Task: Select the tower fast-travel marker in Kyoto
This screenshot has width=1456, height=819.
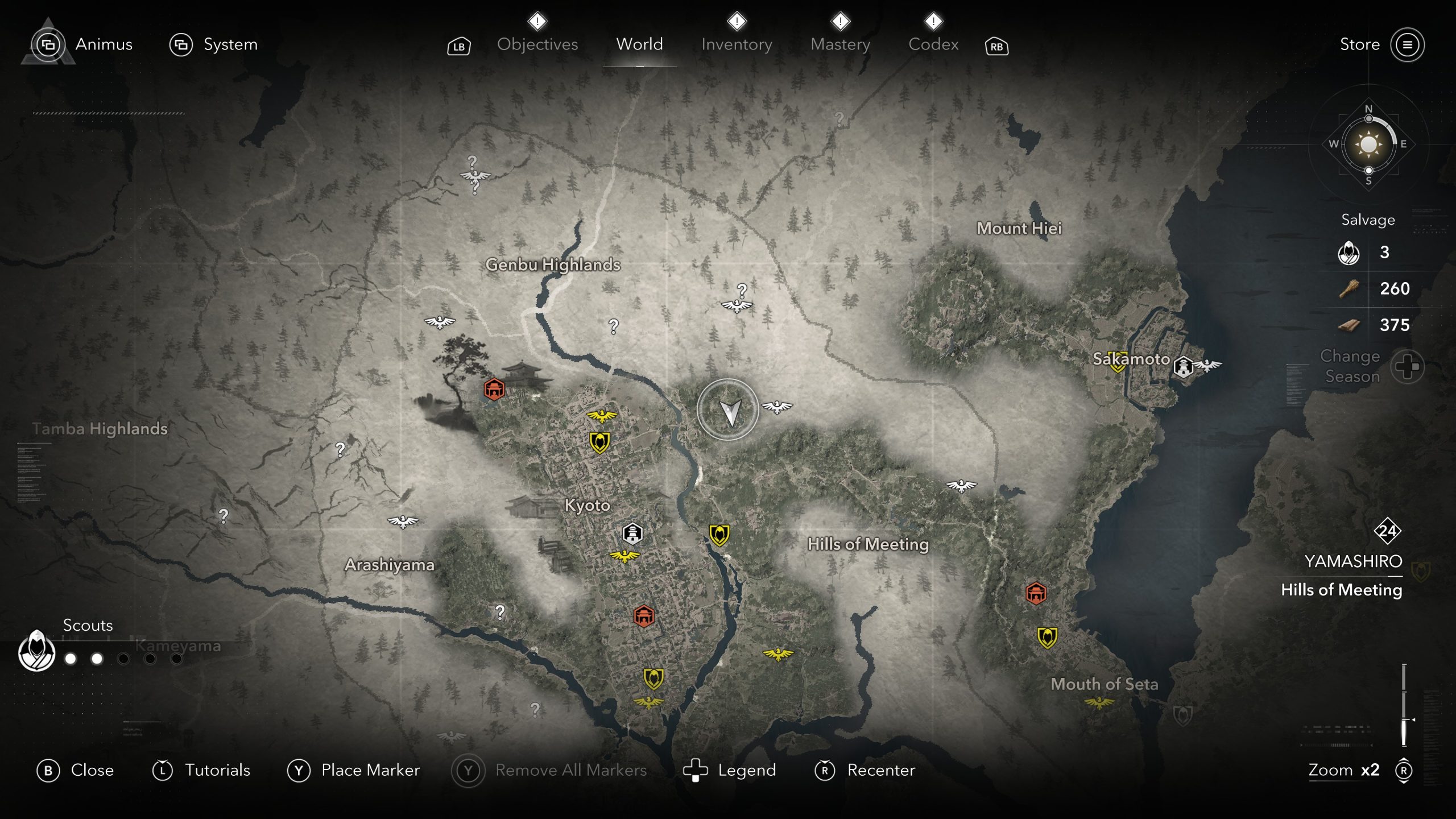Action: pyautogui.click(x=632, y=533)
